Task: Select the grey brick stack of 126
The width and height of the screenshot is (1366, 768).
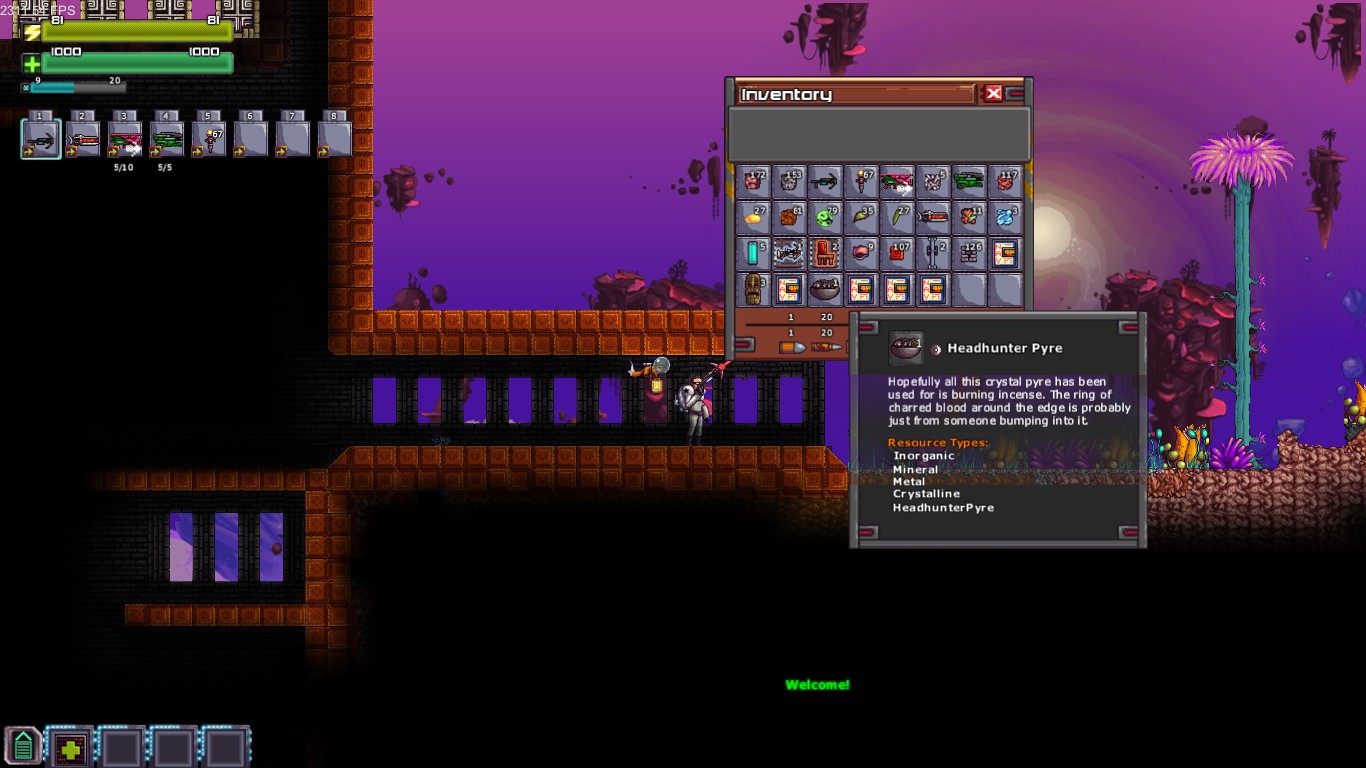Action: point(969,253)
